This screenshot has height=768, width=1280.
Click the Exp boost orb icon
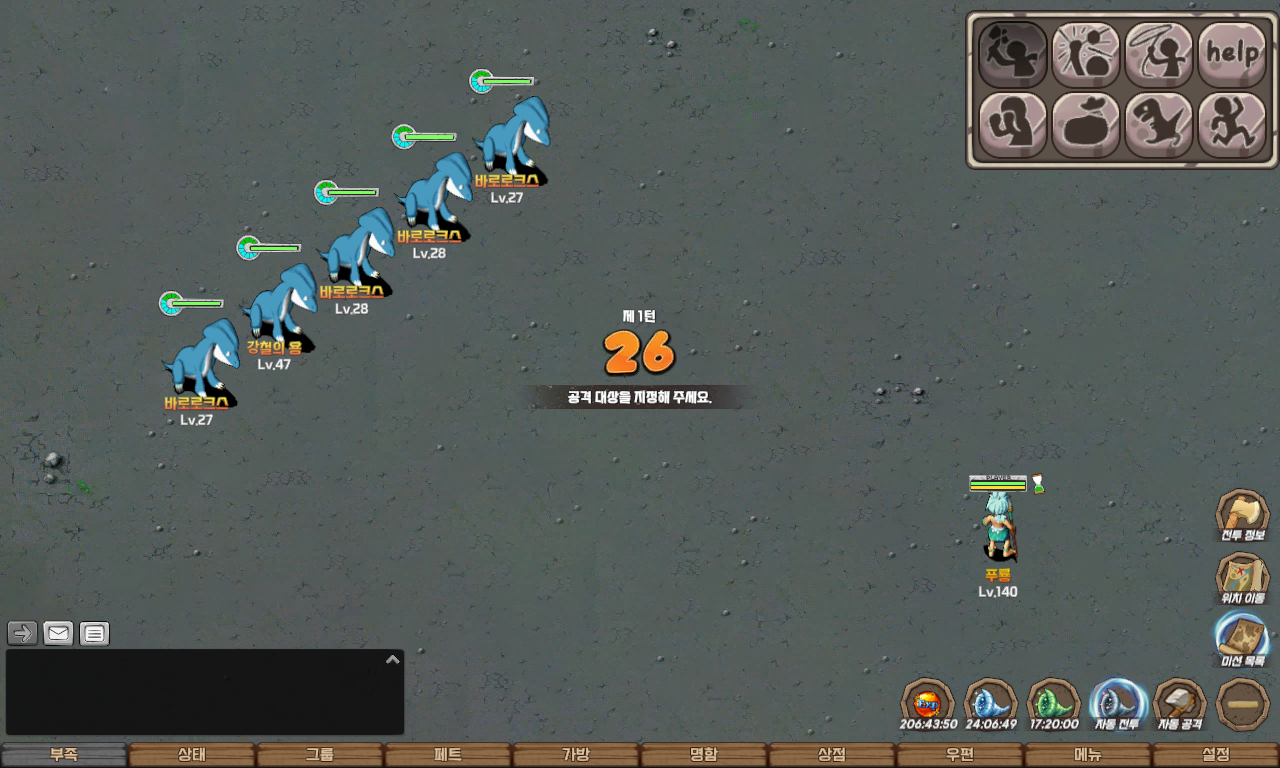point(928,704)
